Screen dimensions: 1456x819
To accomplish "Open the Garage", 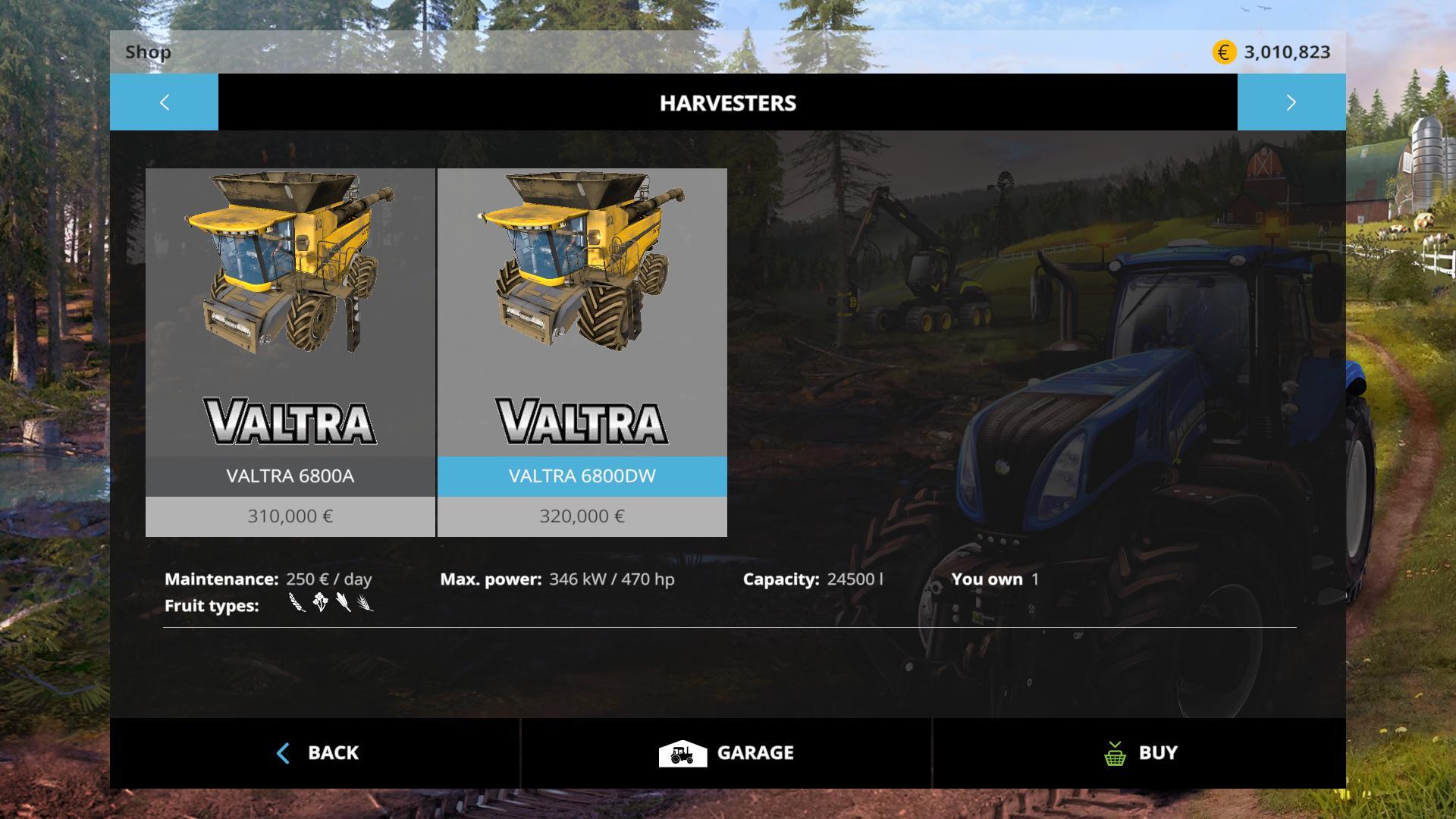I will pos(726,753).
